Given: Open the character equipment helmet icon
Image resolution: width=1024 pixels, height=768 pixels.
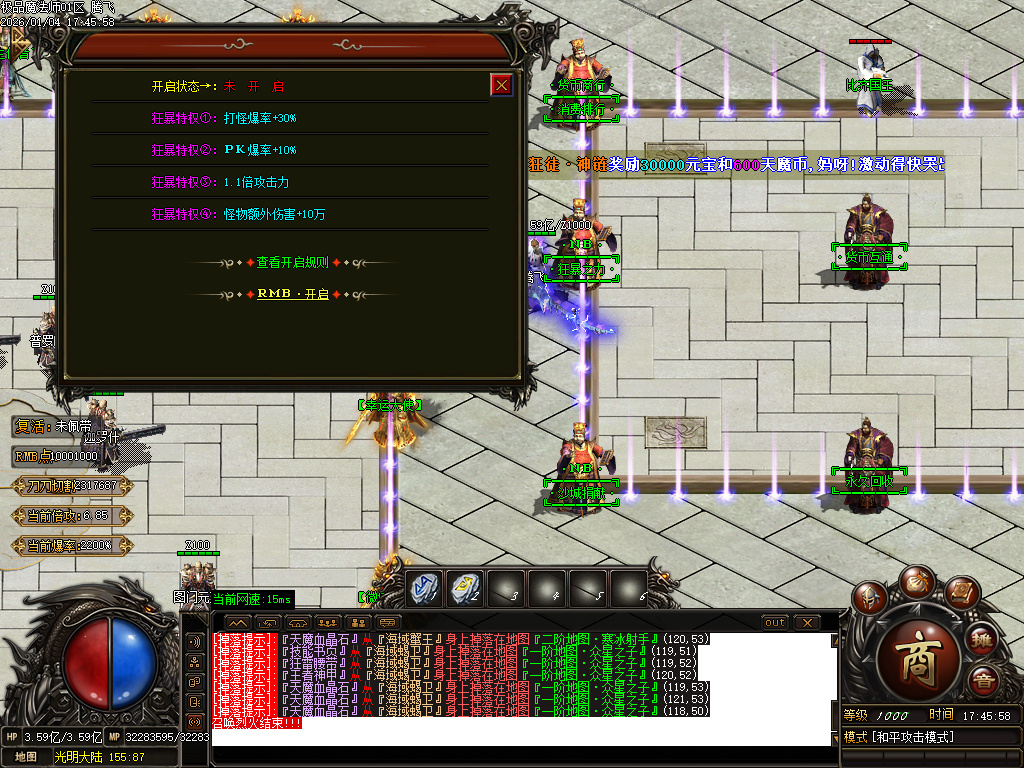Looking at the screenshot, I should (870, 595).
